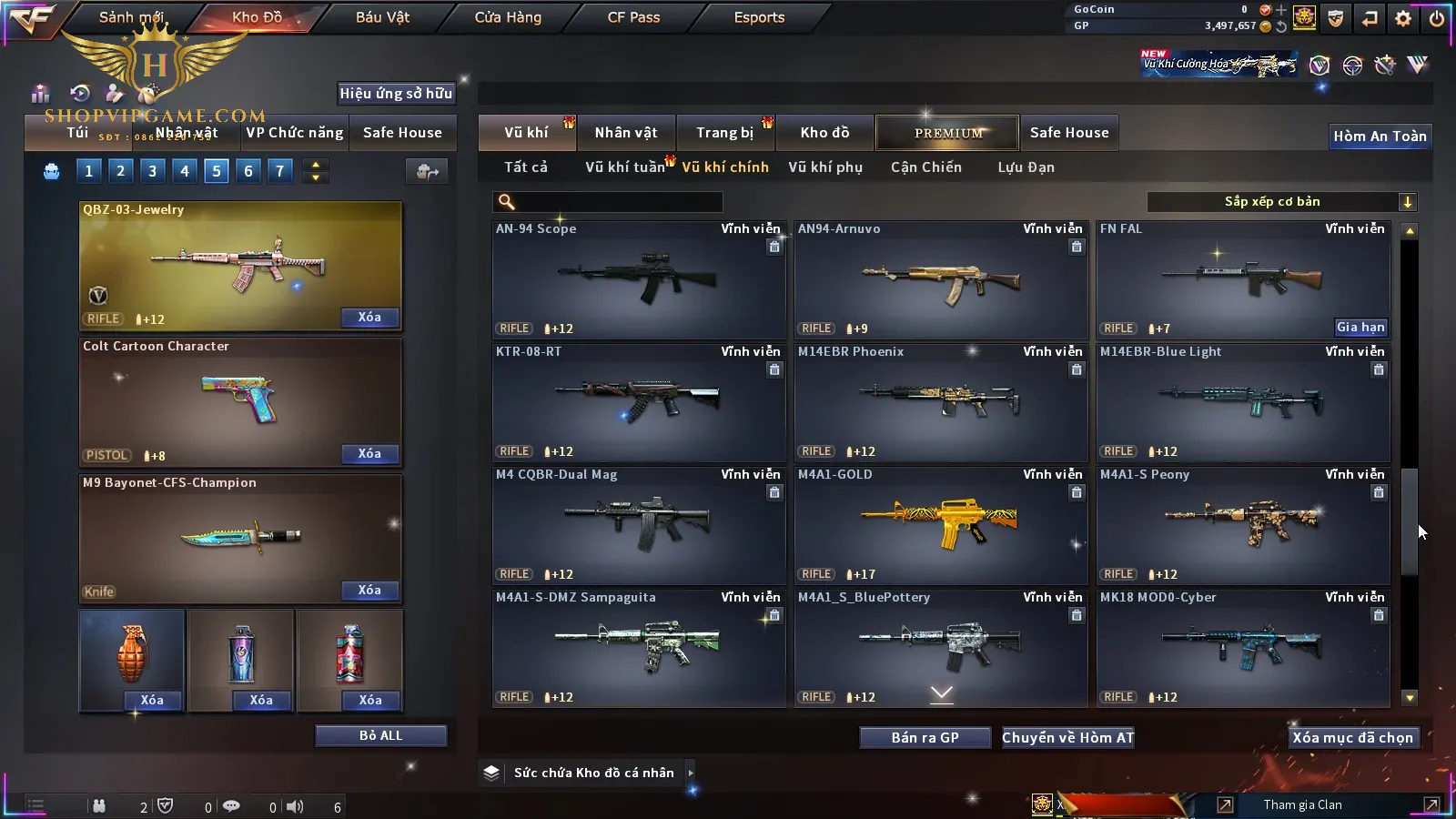Open the Esports menu entry

[x=759, y=17]
